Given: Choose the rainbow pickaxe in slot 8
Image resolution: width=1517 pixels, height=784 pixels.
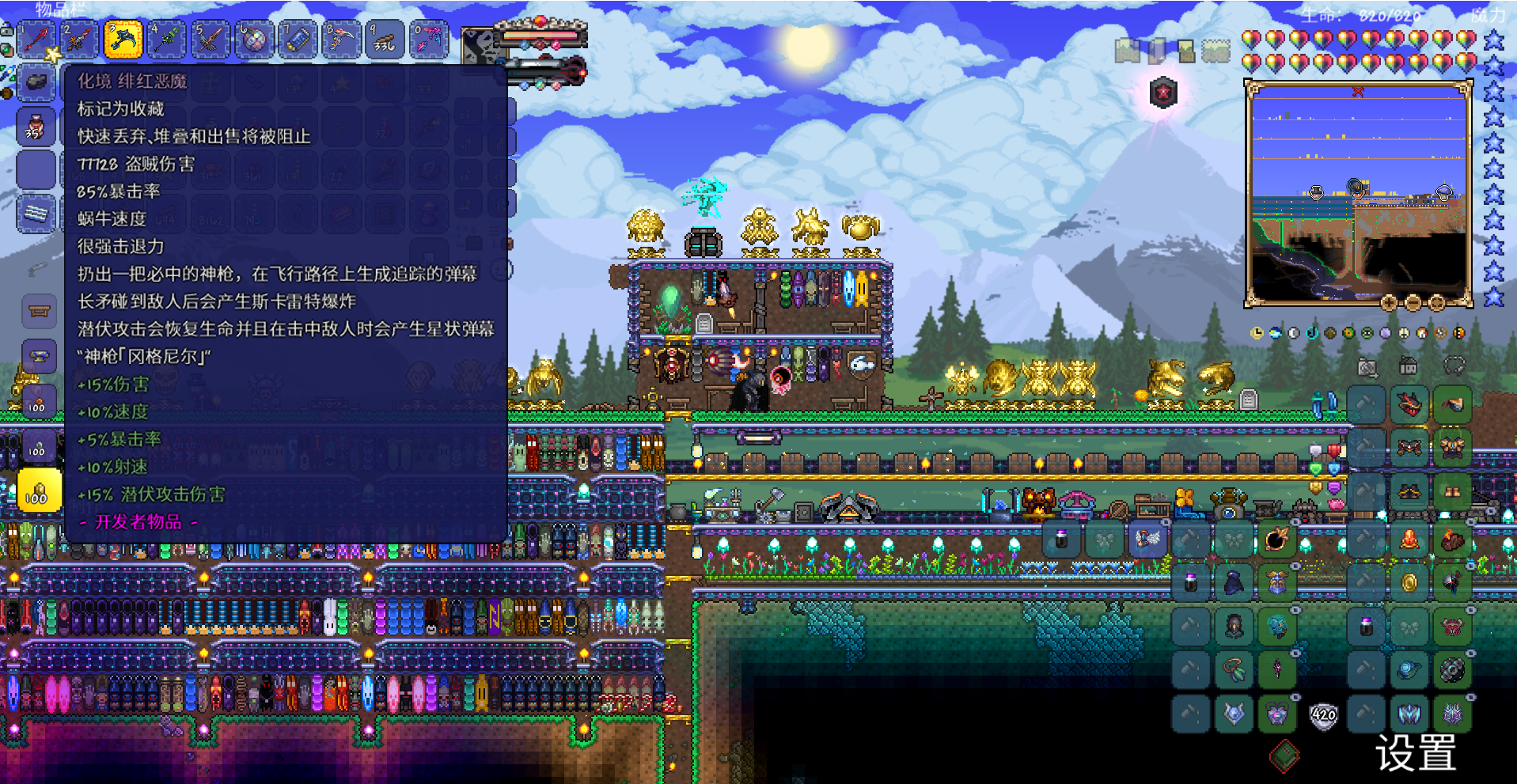Looking at the screenshot, I should pyautogui.click(x=341, y=40).
